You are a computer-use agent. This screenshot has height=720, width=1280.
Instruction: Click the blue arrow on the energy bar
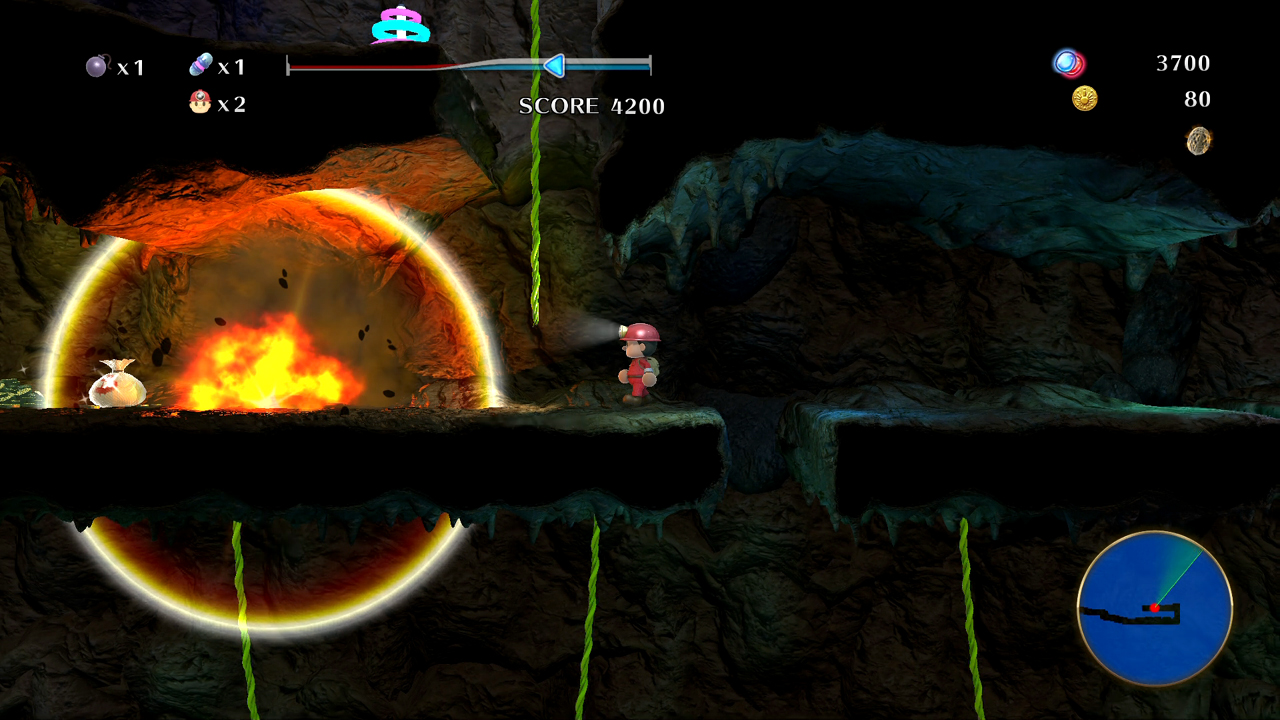pyautogui.click(x=554, y=67)
